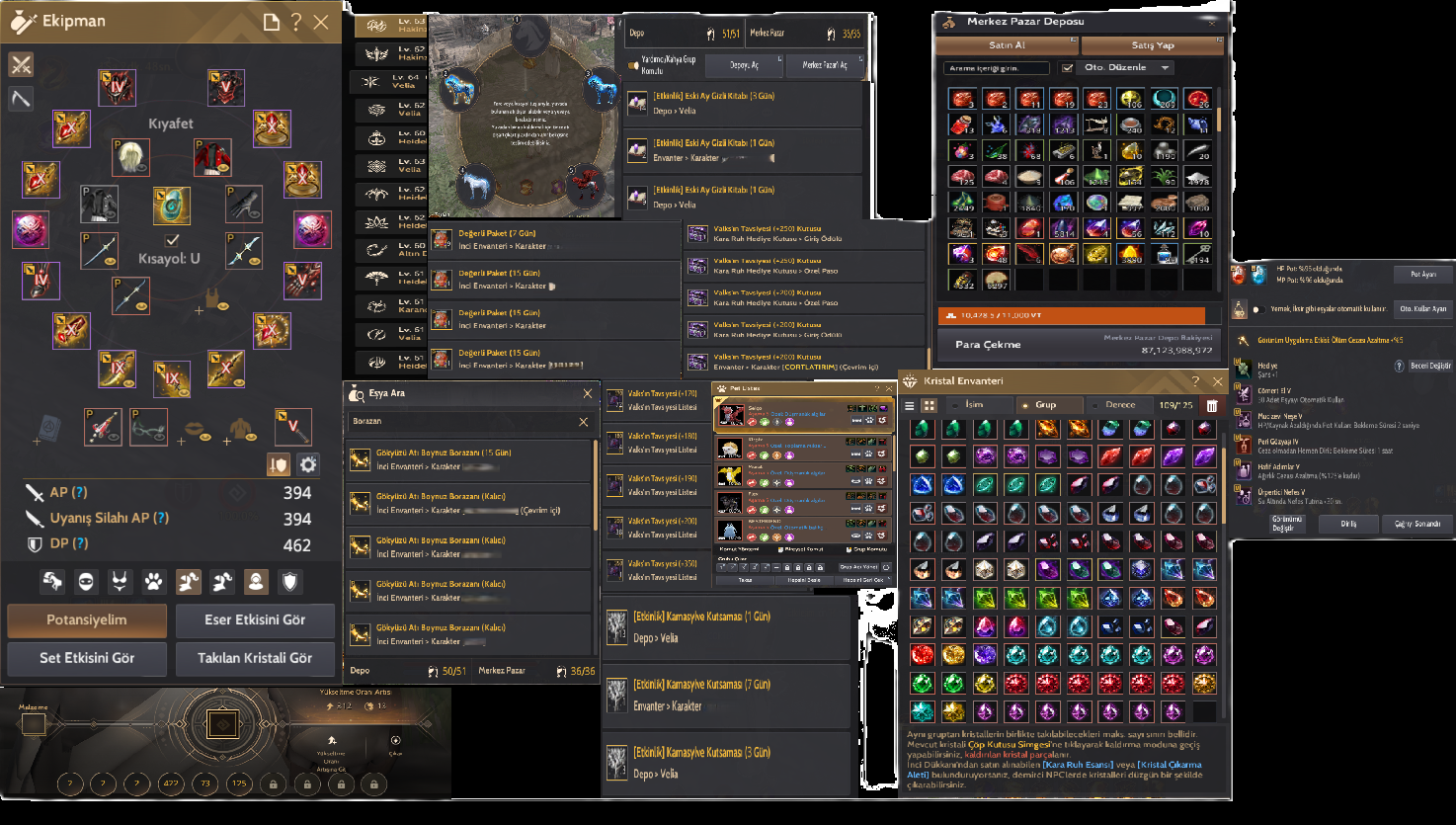Click the document icon on the Ekipman titlebar
This screenshot has width=1456, height=825.
[x=273, y=21]
